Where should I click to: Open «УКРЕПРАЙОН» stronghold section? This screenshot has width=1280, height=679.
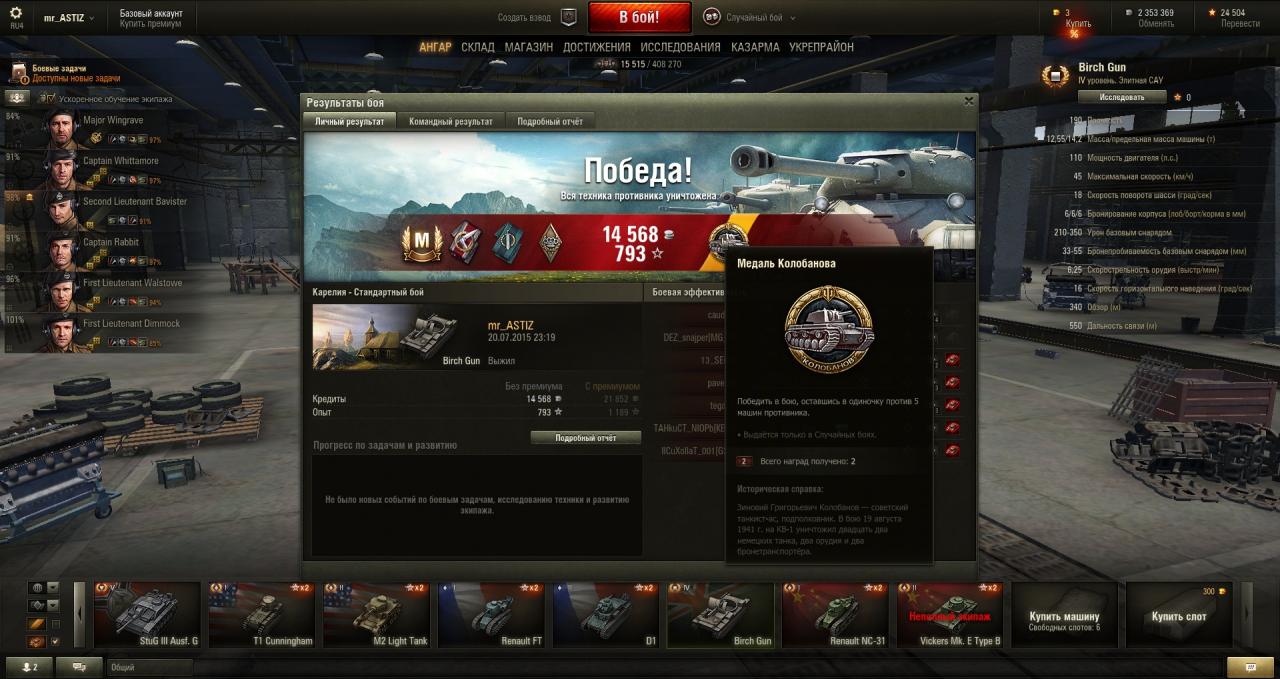click(821, 47)
